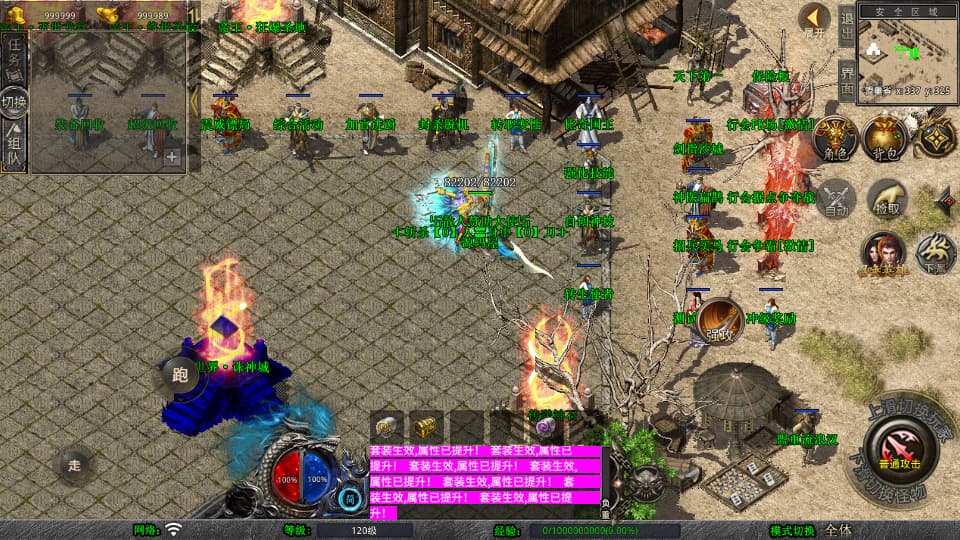Screen dimensions: 960x540
Task: Expand the menu with the 展开 arrow
Action: click(815, 20)
